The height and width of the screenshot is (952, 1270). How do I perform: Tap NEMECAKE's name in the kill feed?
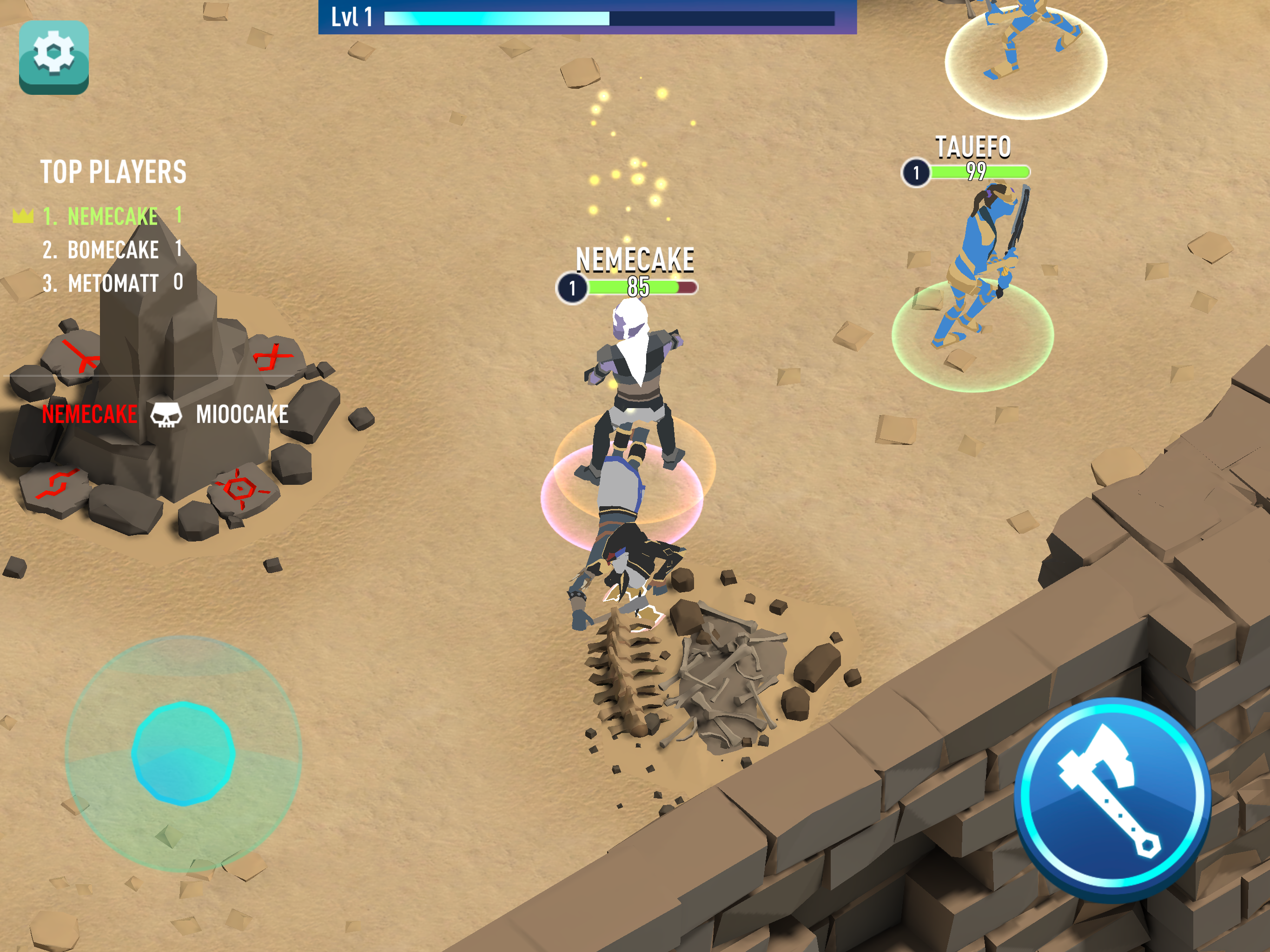90,413
